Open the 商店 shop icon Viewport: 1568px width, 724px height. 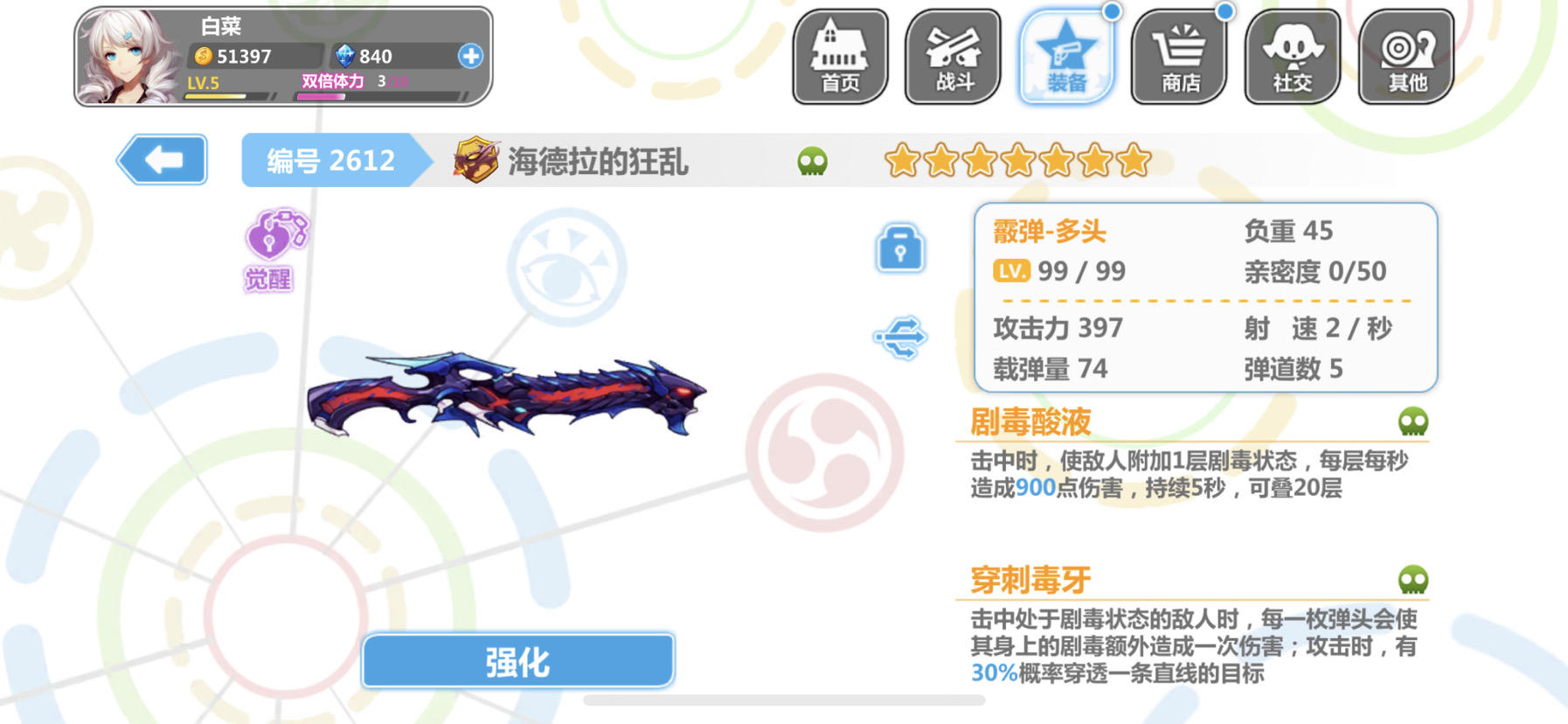tap(1180, 57)
